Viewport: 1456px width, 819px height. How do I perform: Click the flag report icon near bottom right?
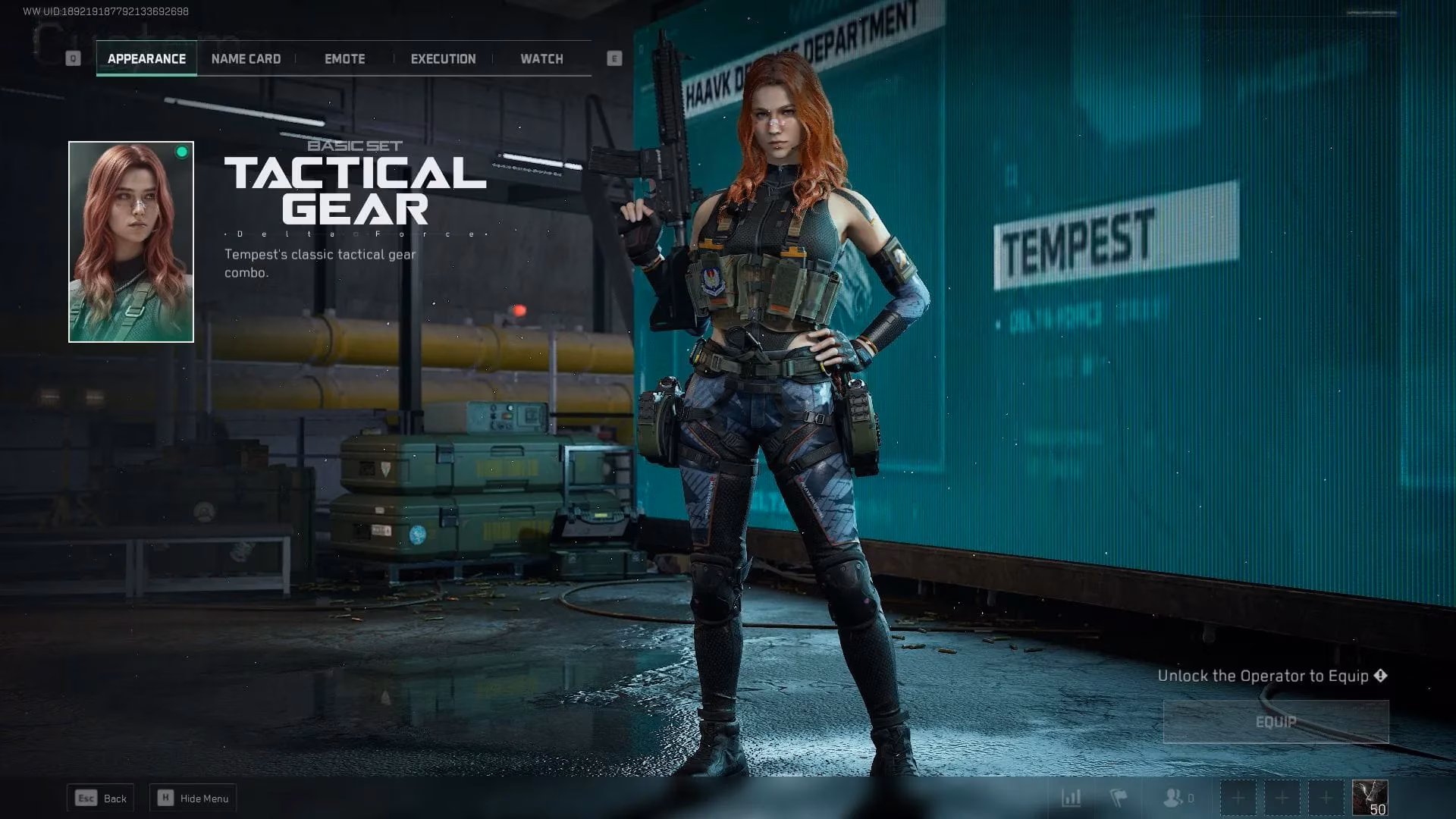tap(1119, 798)
